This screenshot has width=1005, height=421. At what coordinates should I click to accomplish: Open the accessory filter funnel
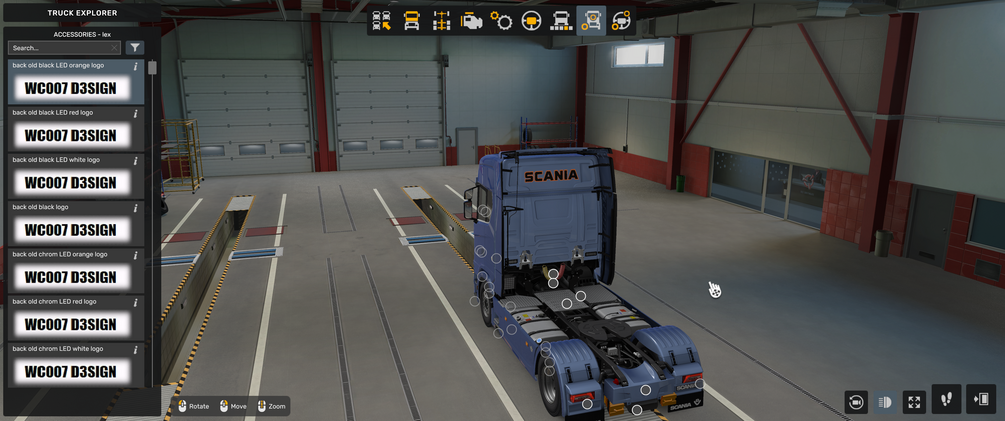coord(135,48)
